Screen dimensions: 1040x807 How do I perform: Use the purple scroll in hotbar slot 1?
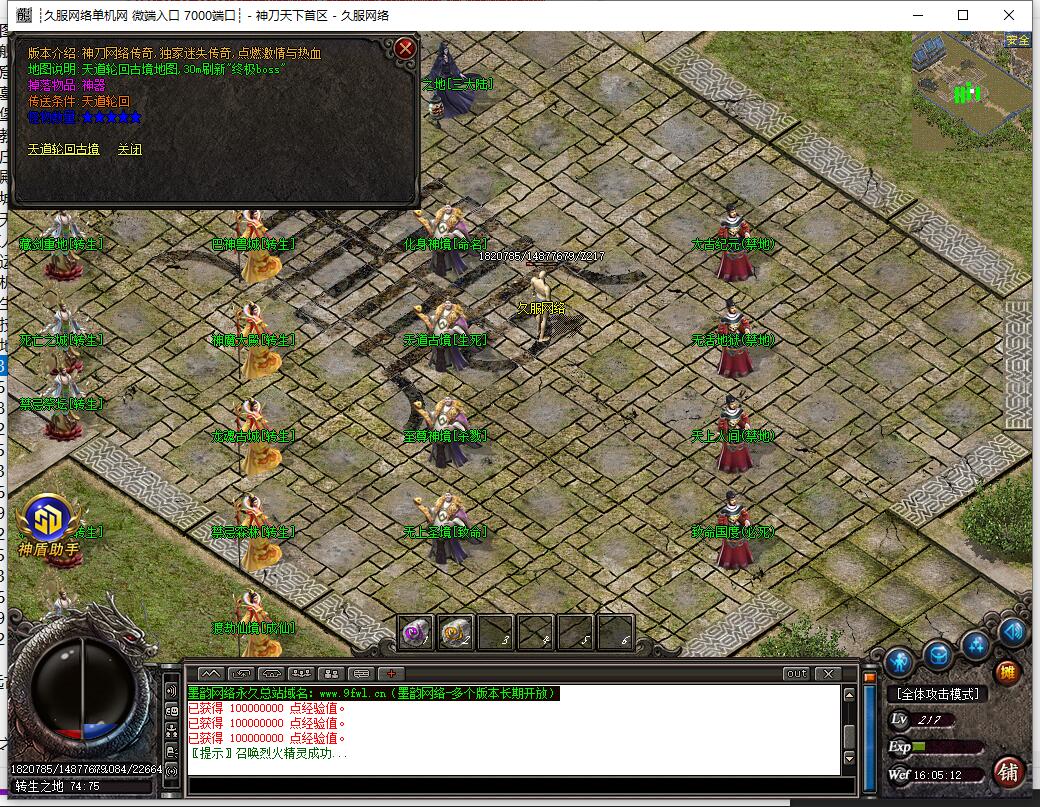point(416,632)
